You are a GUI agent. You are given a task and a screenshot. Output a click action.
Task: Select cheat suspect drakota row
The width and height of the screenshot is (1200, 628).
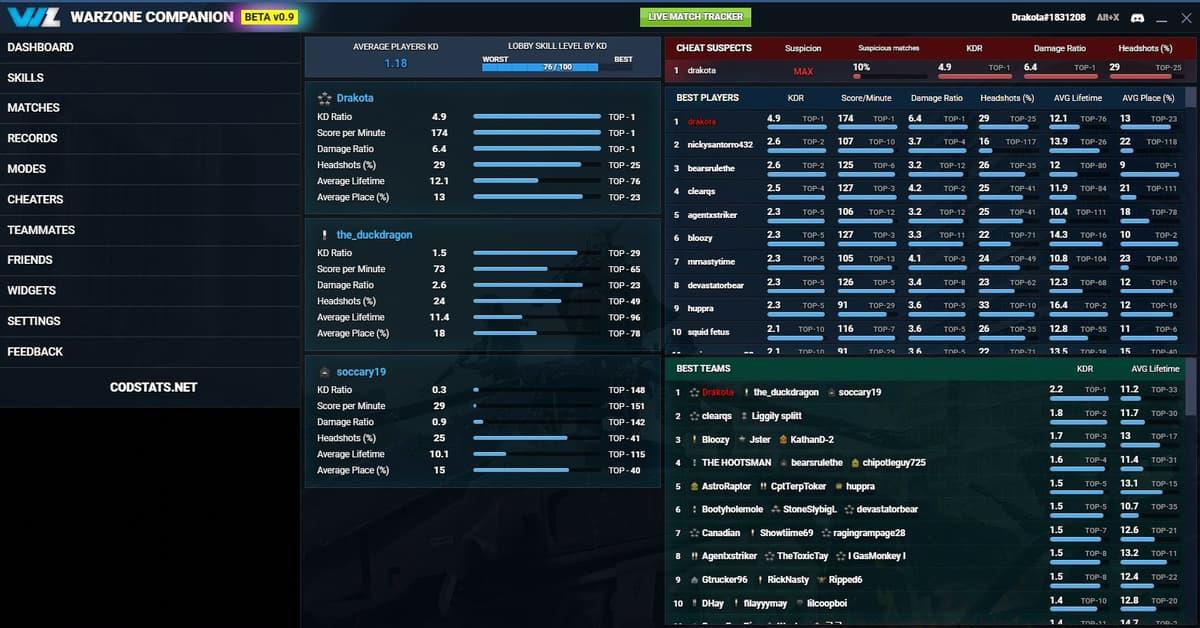[702, 71]
